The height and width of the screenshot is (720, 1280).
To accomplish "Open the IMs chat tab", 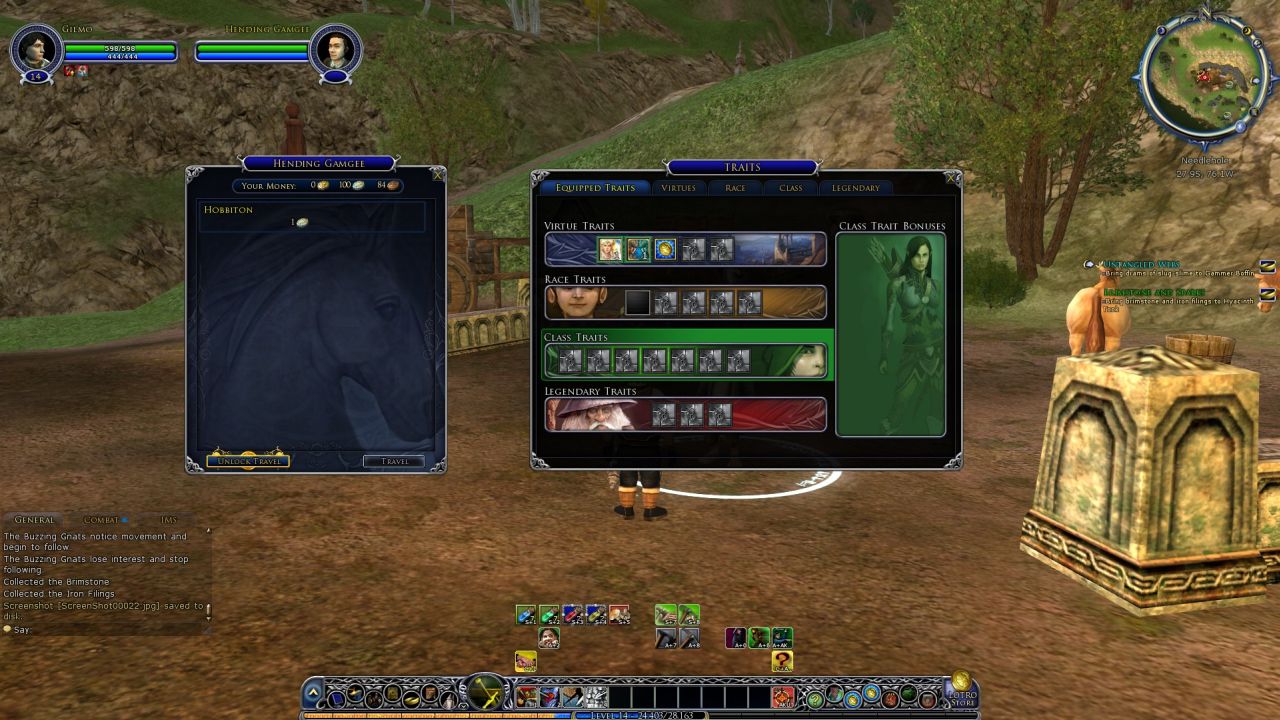I will 168,520.
